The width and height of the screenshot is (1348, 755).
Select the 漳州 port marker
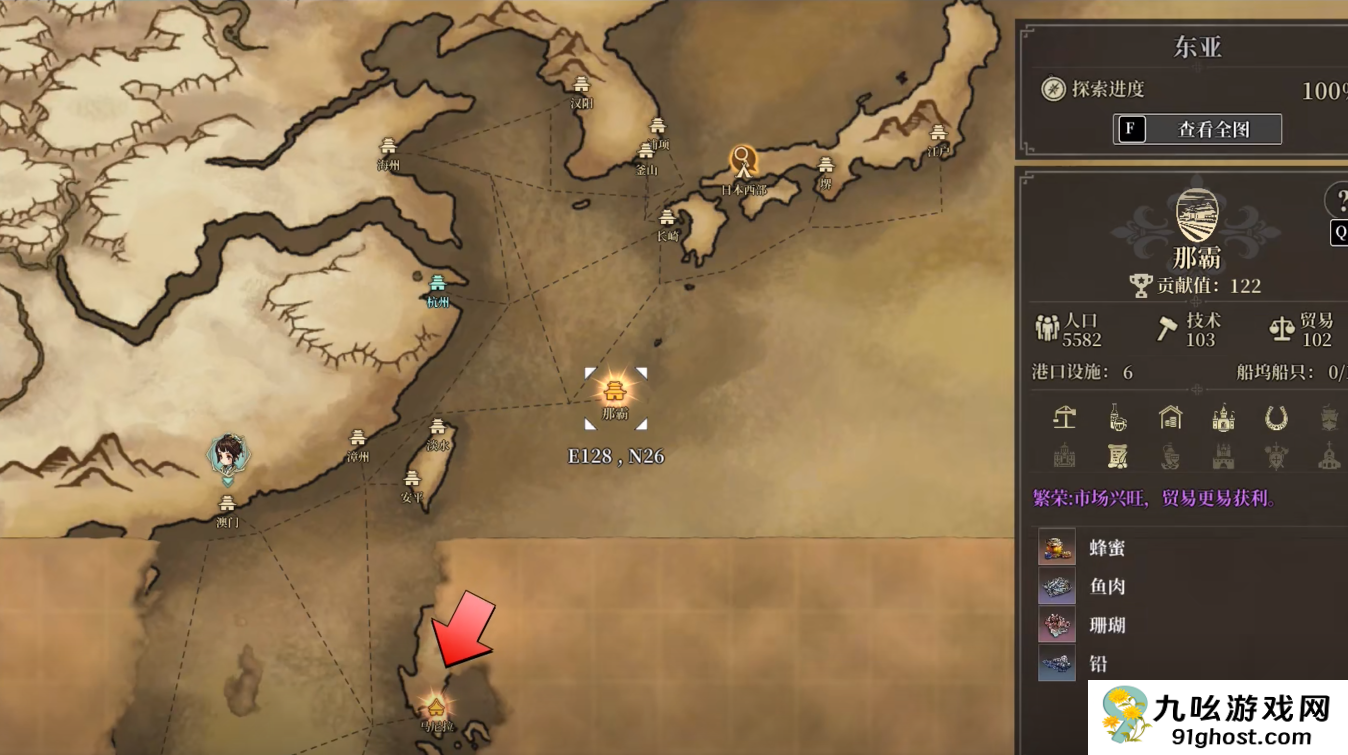[358, 439]
